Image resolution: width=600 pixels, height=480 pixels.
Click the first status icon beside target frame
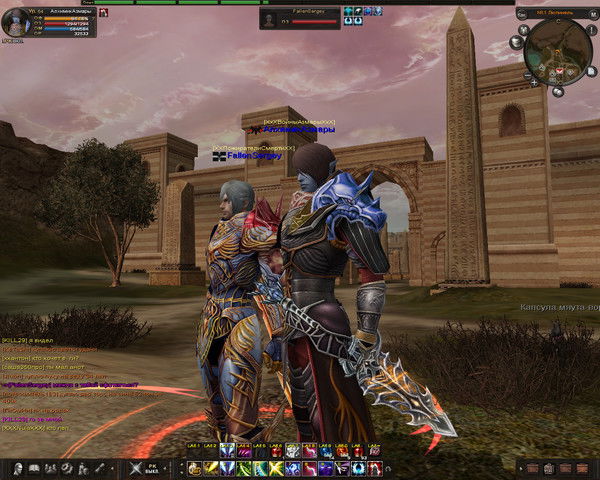click(348, 11)
